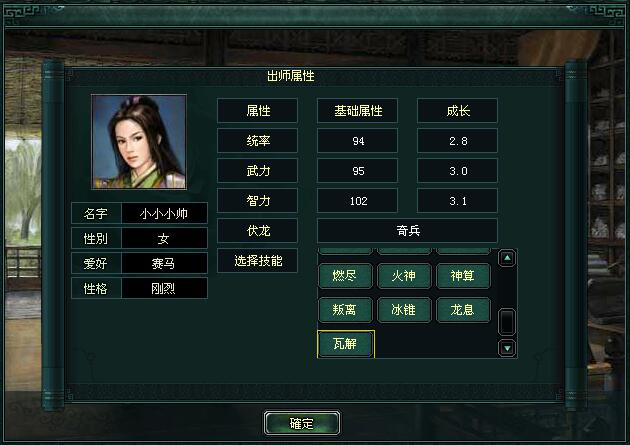Click the 选择技能 label
Viewport: 630px width, 445px height.
(x=257, y=261)
